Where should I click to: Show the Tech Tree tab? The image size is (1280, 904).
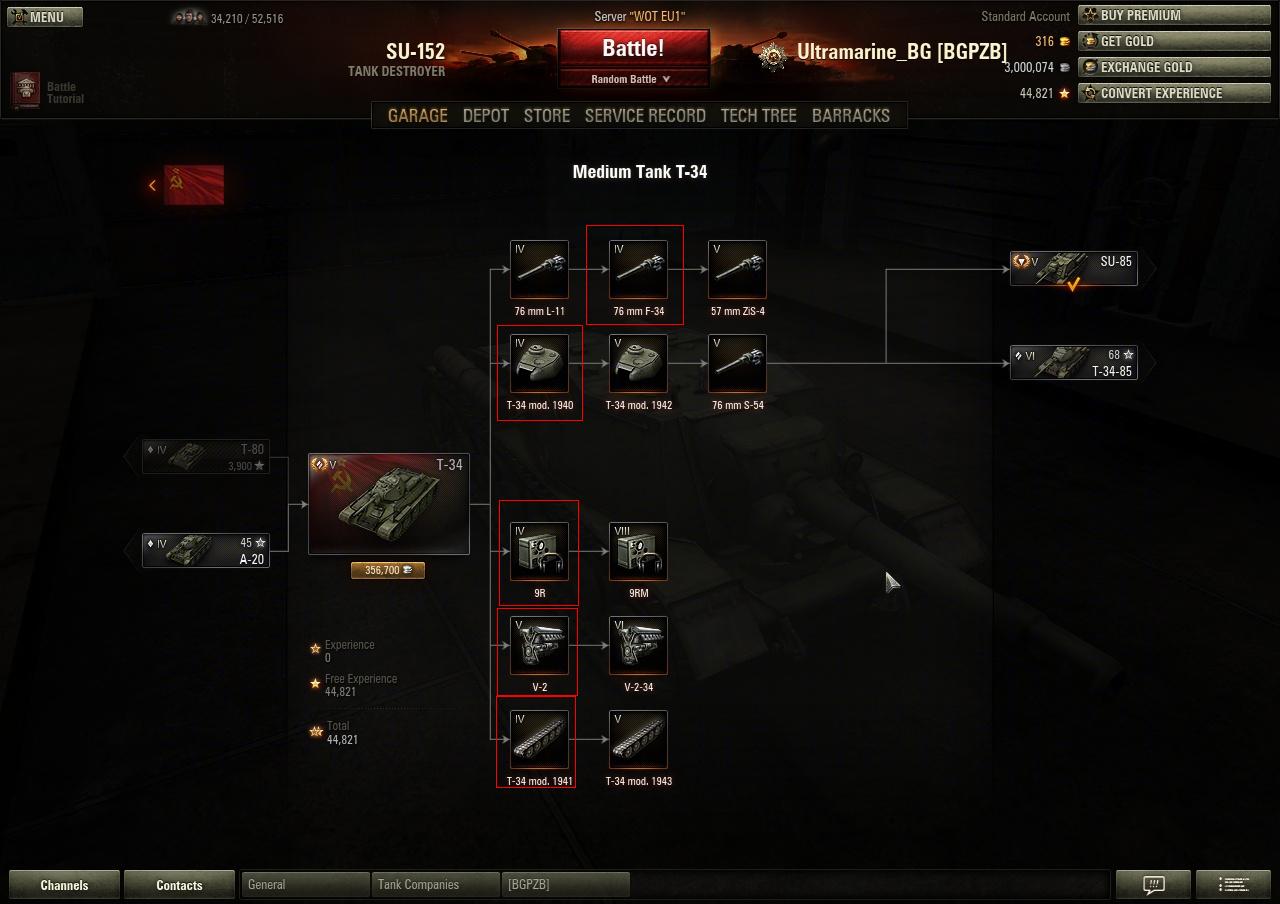[x=758, y=116]
